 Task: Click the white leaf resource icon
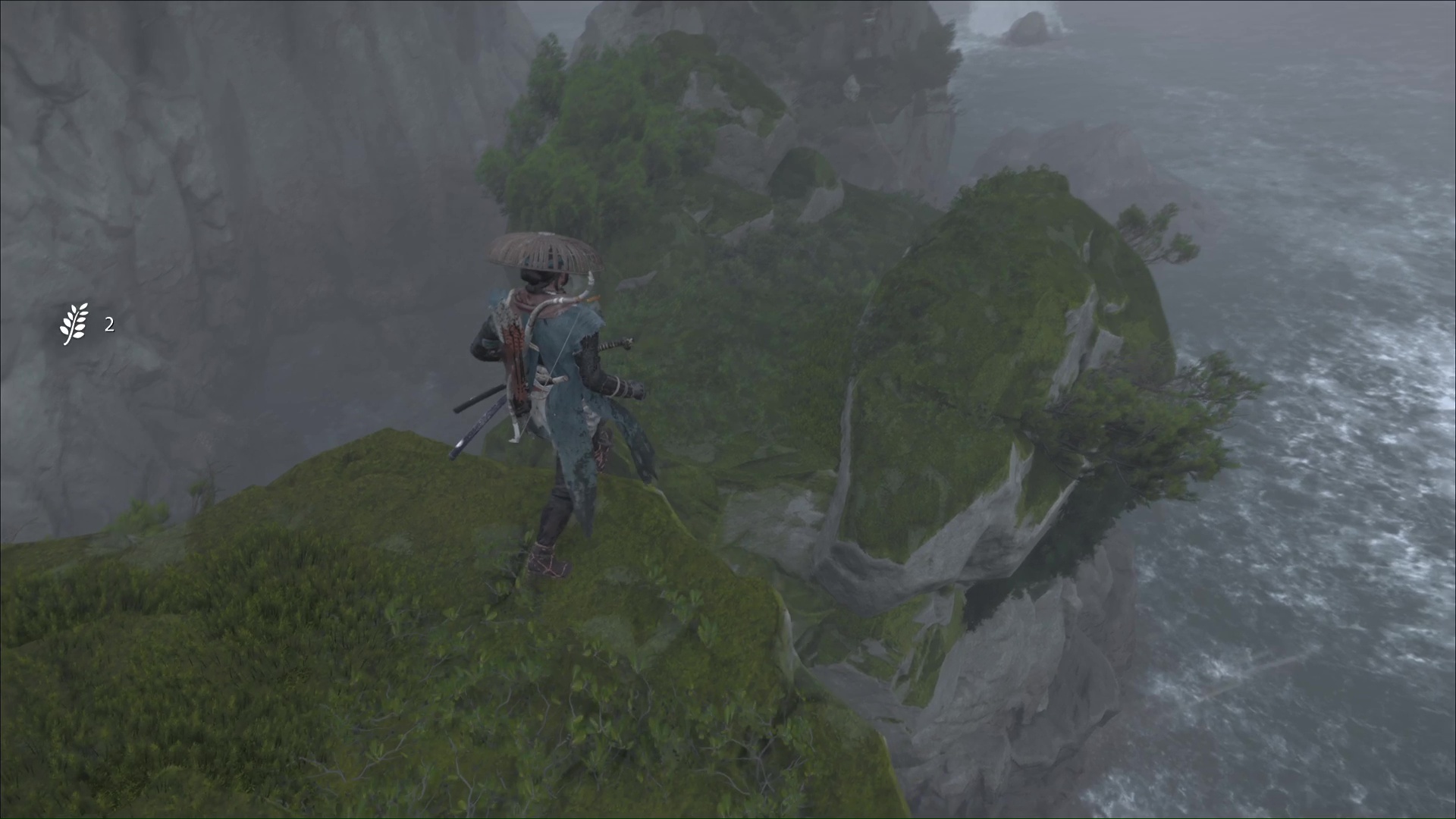74,325
